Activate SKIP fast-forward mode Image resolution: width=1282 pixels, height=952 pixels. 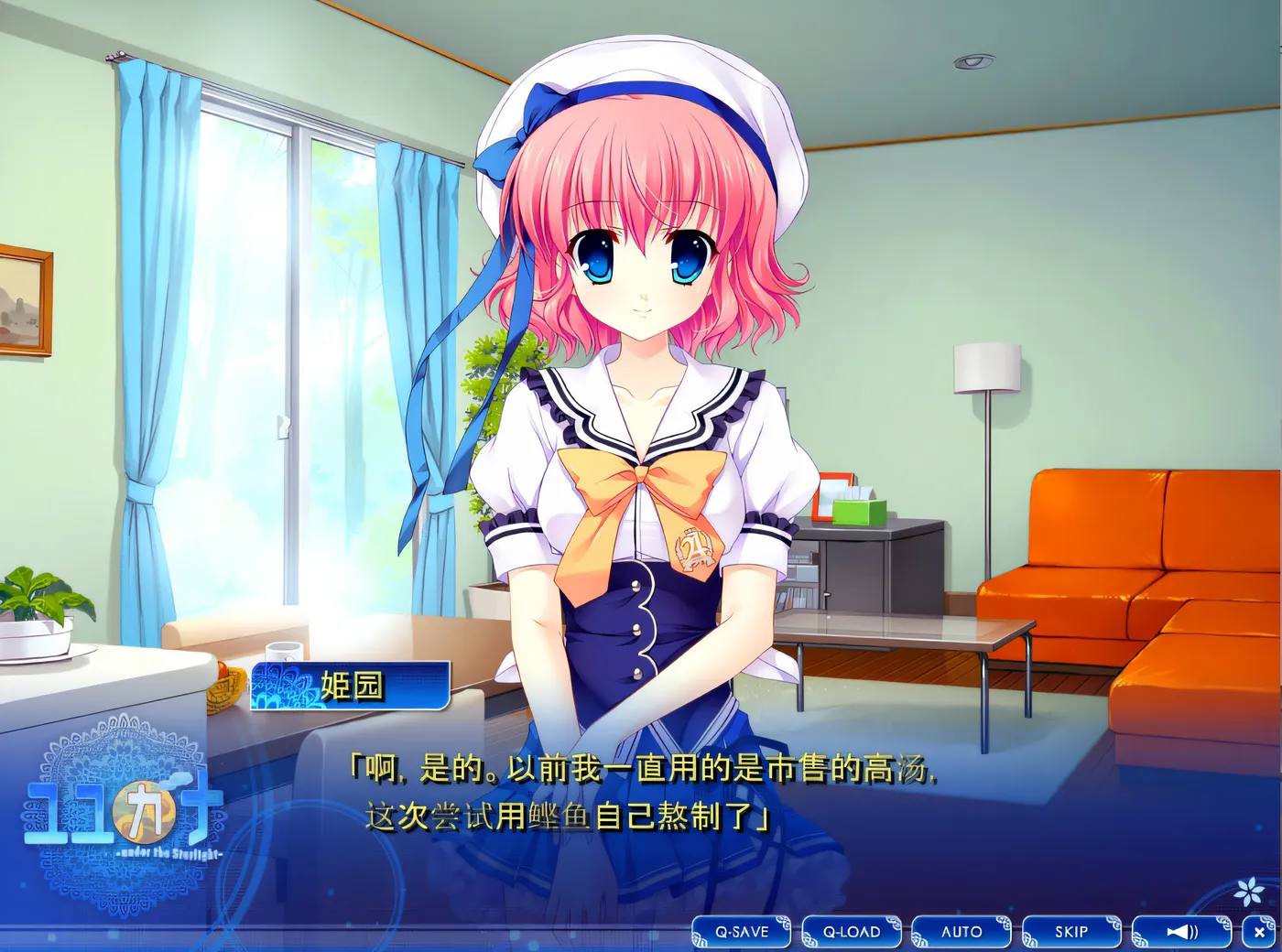[1070, 932]
